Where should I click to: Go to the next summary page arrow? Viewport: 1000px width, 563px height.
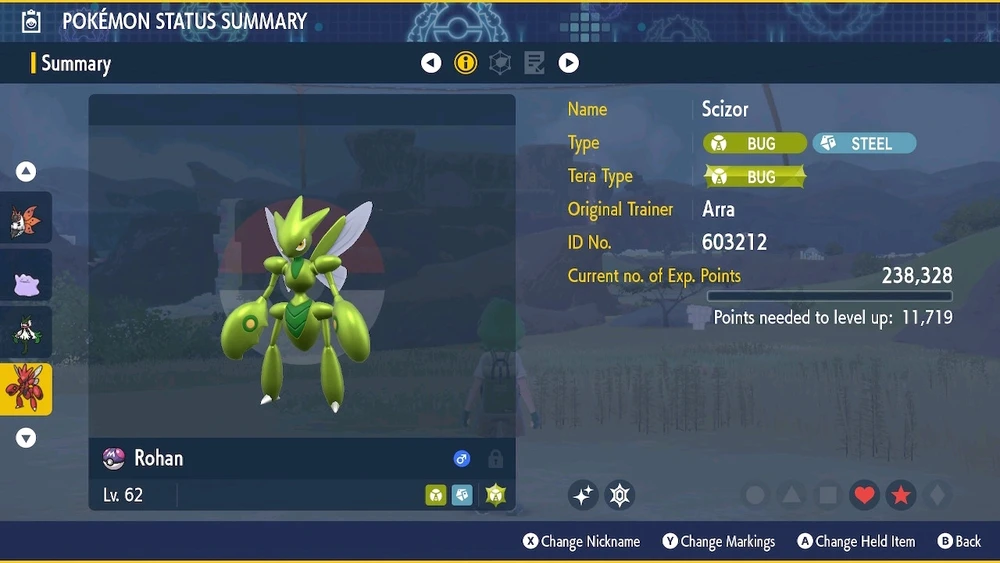point(568,63)
